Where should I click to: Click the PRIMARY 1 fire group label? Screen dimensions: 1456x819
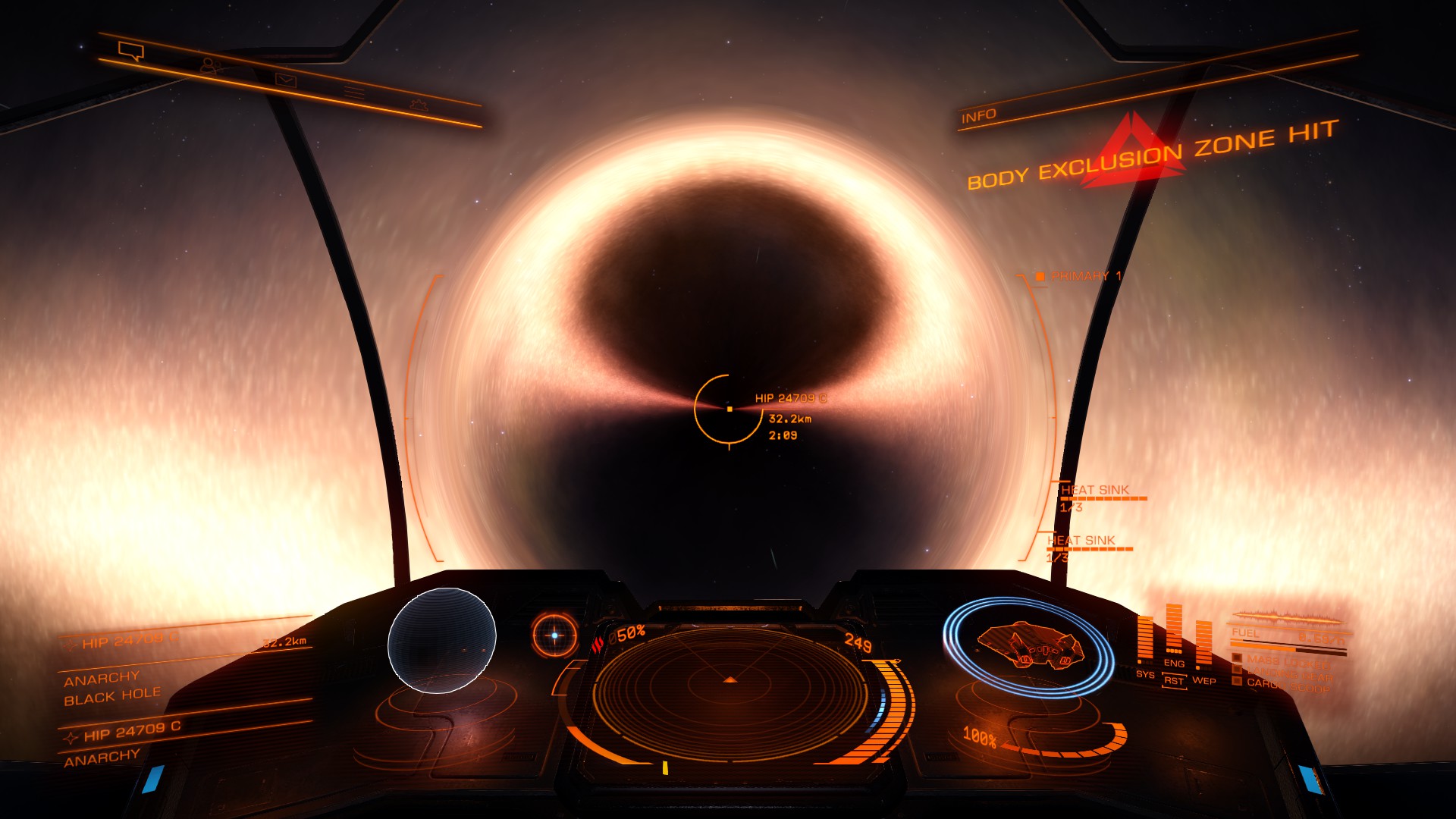pyautogui.click(x=1084, y=276)
